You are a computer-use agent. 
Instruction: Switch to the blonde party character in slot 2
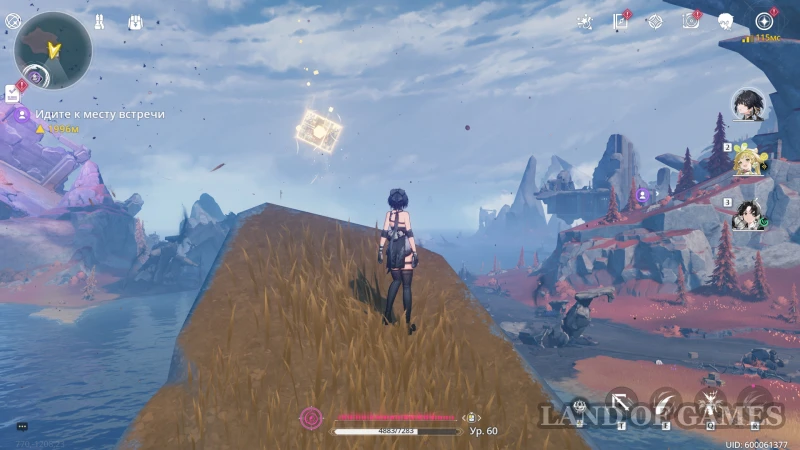pos(748,159)
